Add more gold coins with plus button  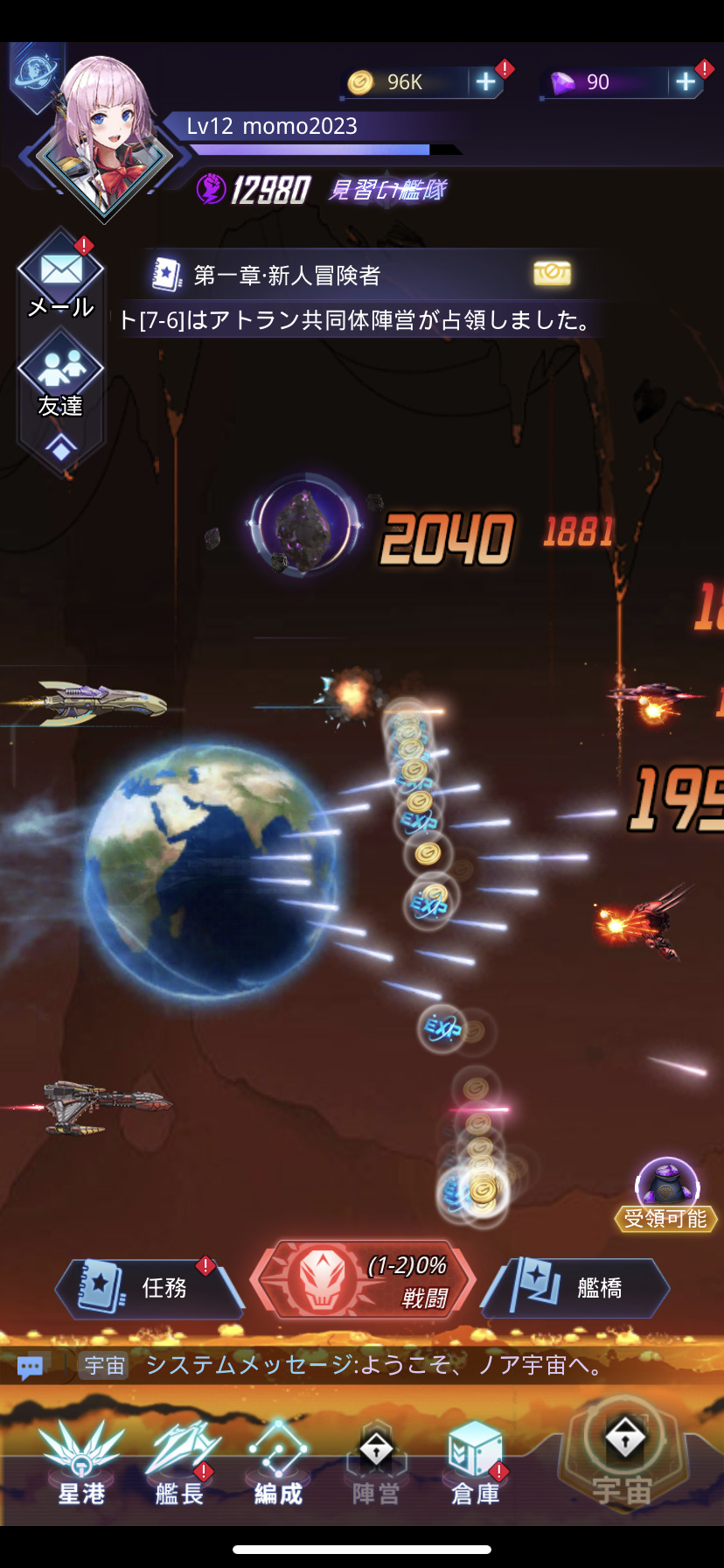484,82
